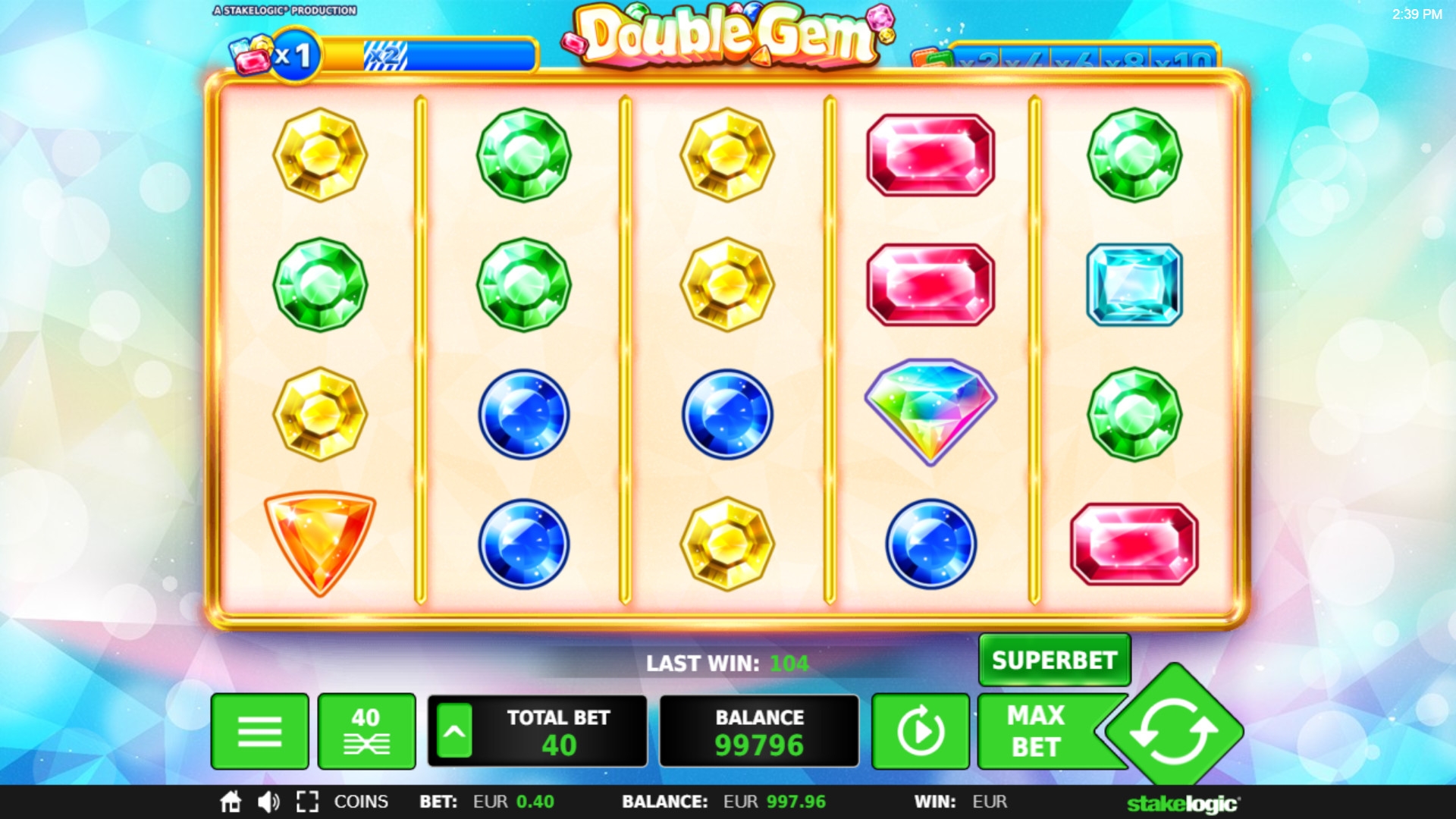Screen dimensions: 1456x819
Task: Open the hamburger menu button
Action: coord(259,731)
